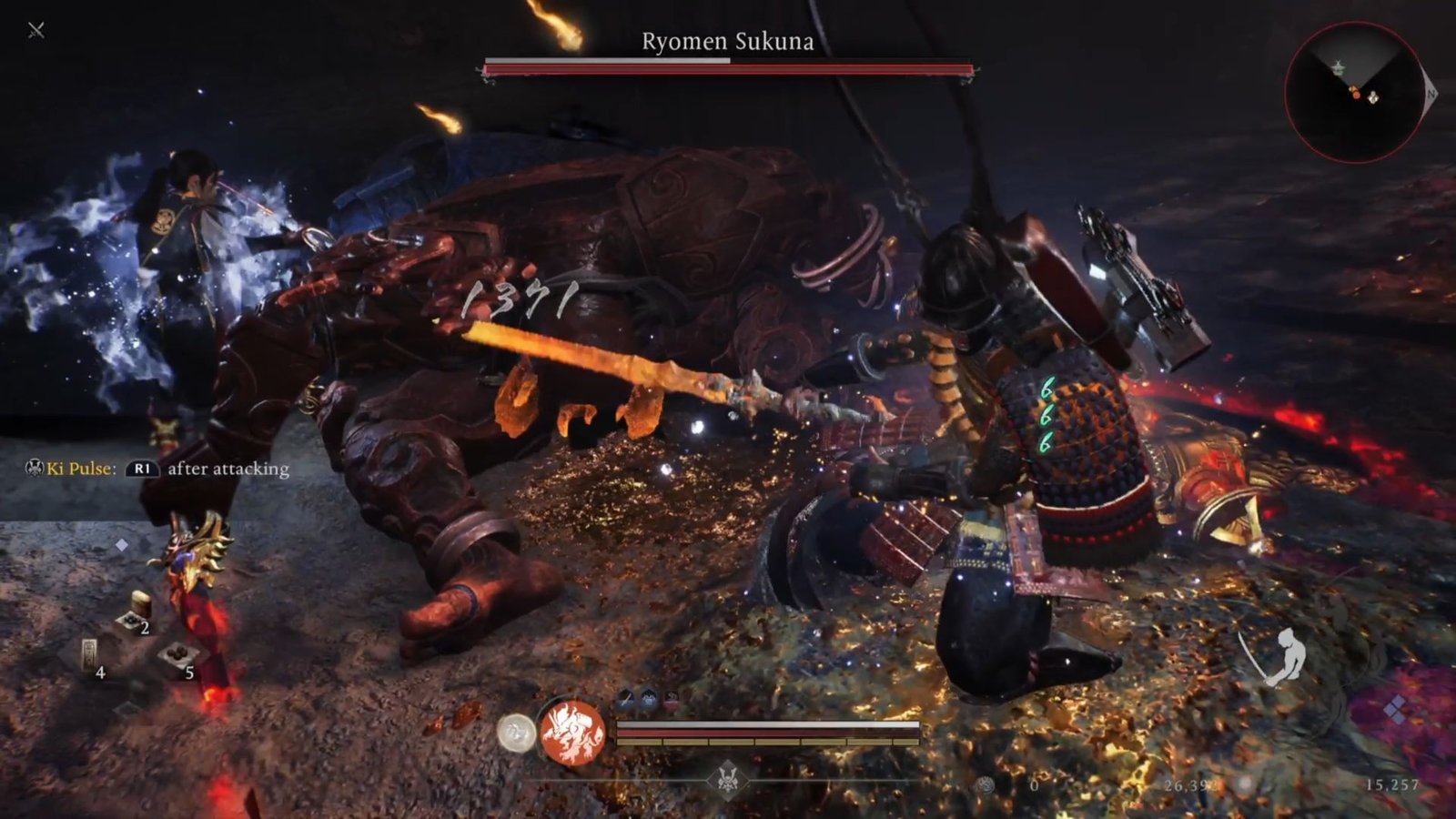The image size is (1456, 819).
Task: Click the samurai helmet skill emblem below the Ki bar
Action: (x=728, y=780)
